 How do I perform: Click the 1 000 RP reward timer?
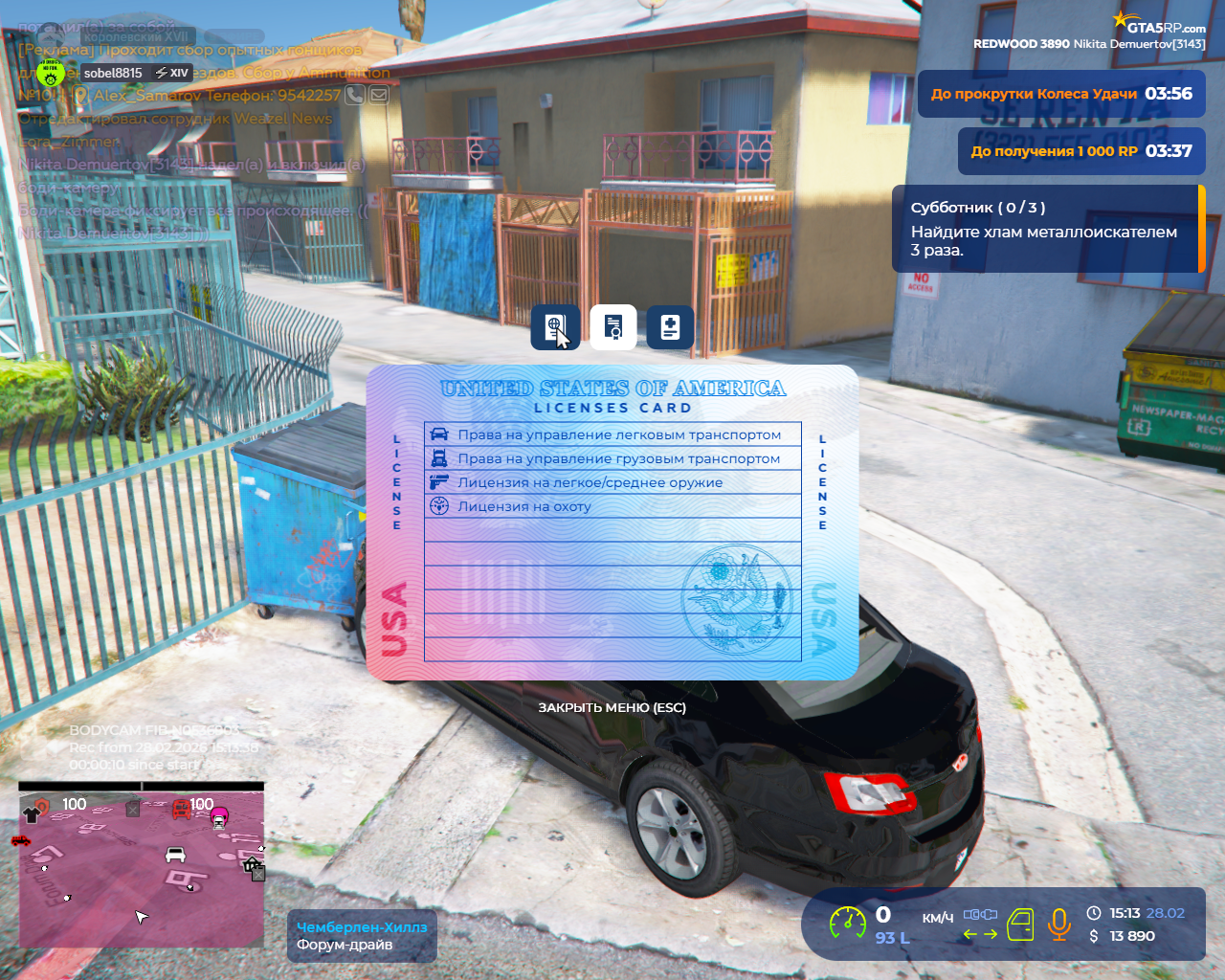tap(1080, 151)
